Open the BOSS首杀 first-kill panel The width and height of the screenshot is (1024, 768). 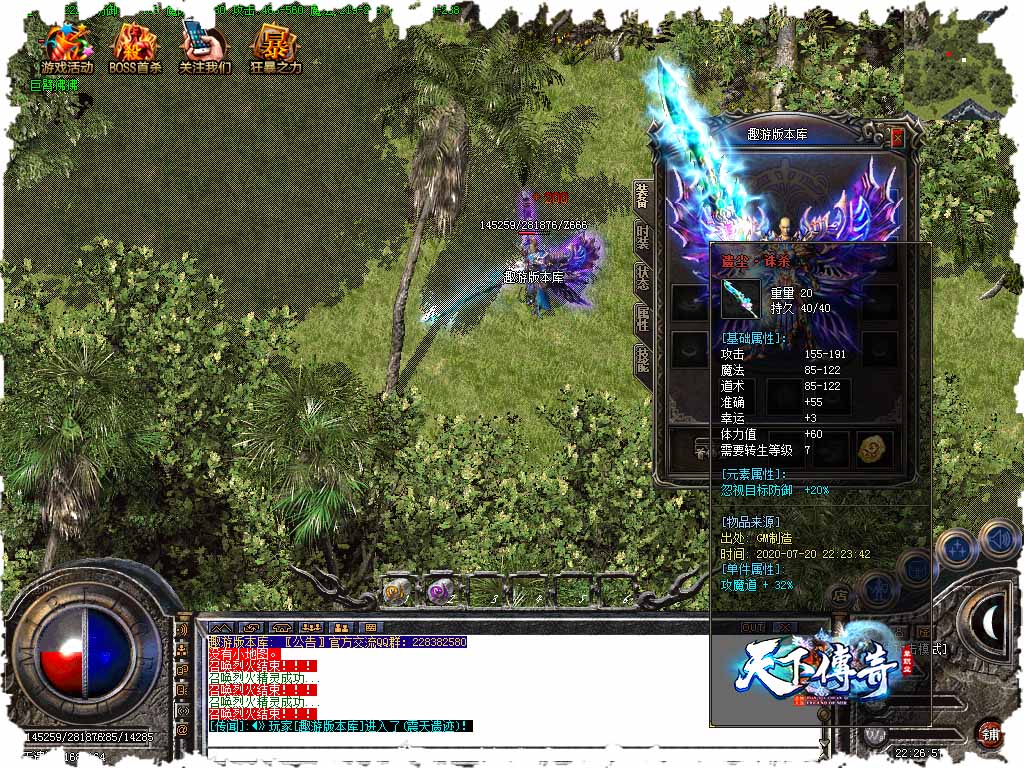click(x=135, y=44)
